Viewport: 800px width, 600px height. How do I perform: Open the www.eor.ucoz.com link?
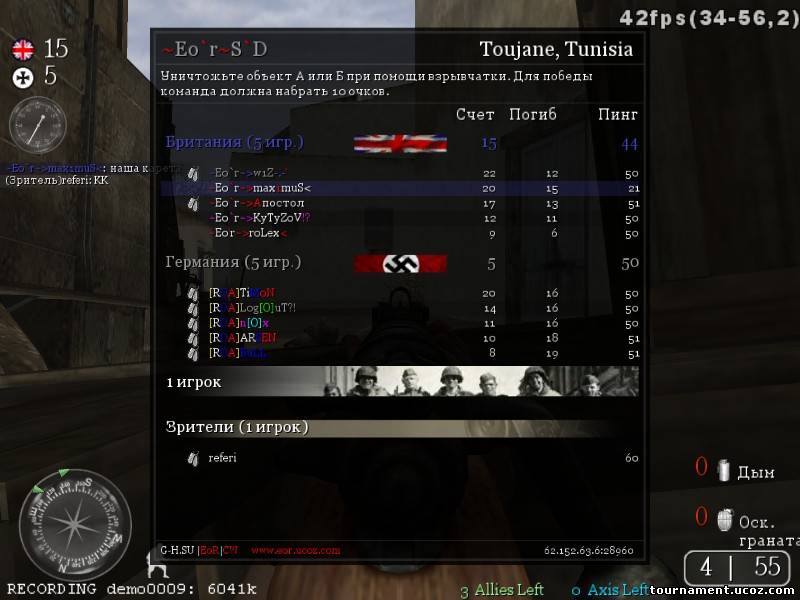tap(295, 550)
